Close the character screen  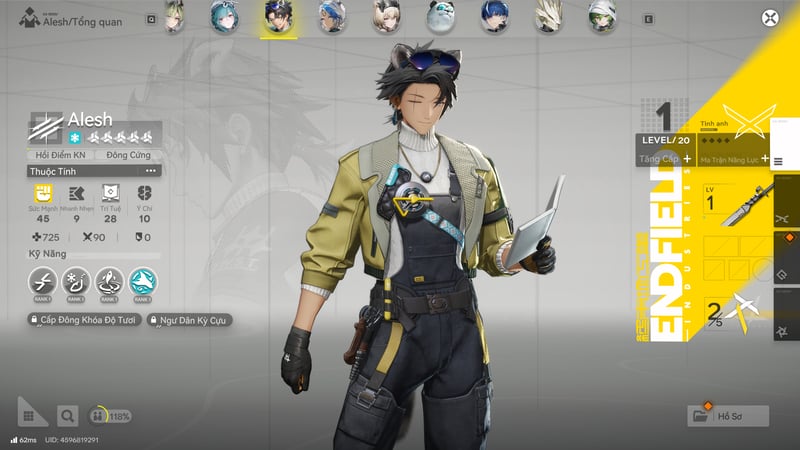coord(769,17)
